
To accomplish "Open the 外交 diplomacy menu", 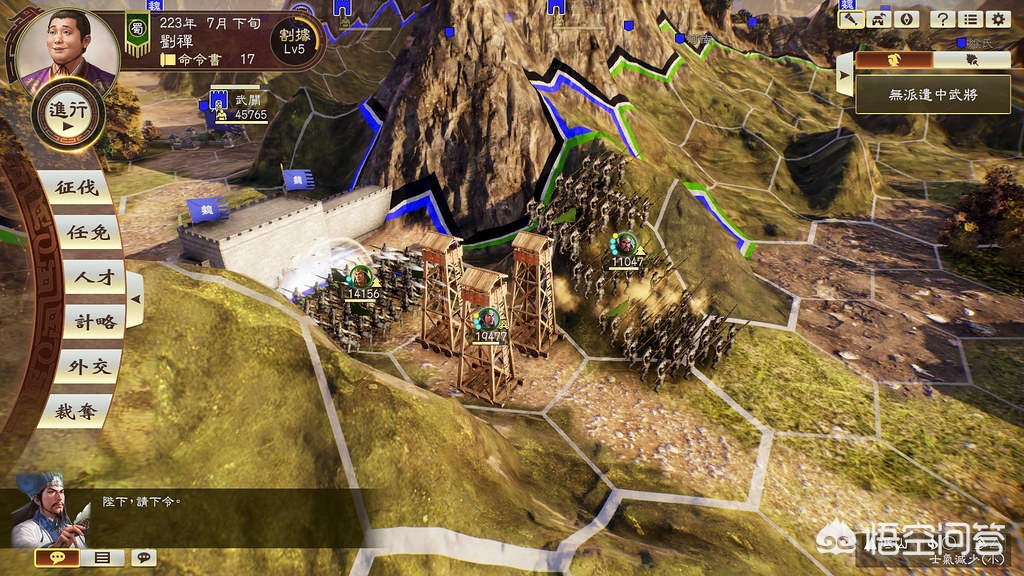I will pos(80,366).
